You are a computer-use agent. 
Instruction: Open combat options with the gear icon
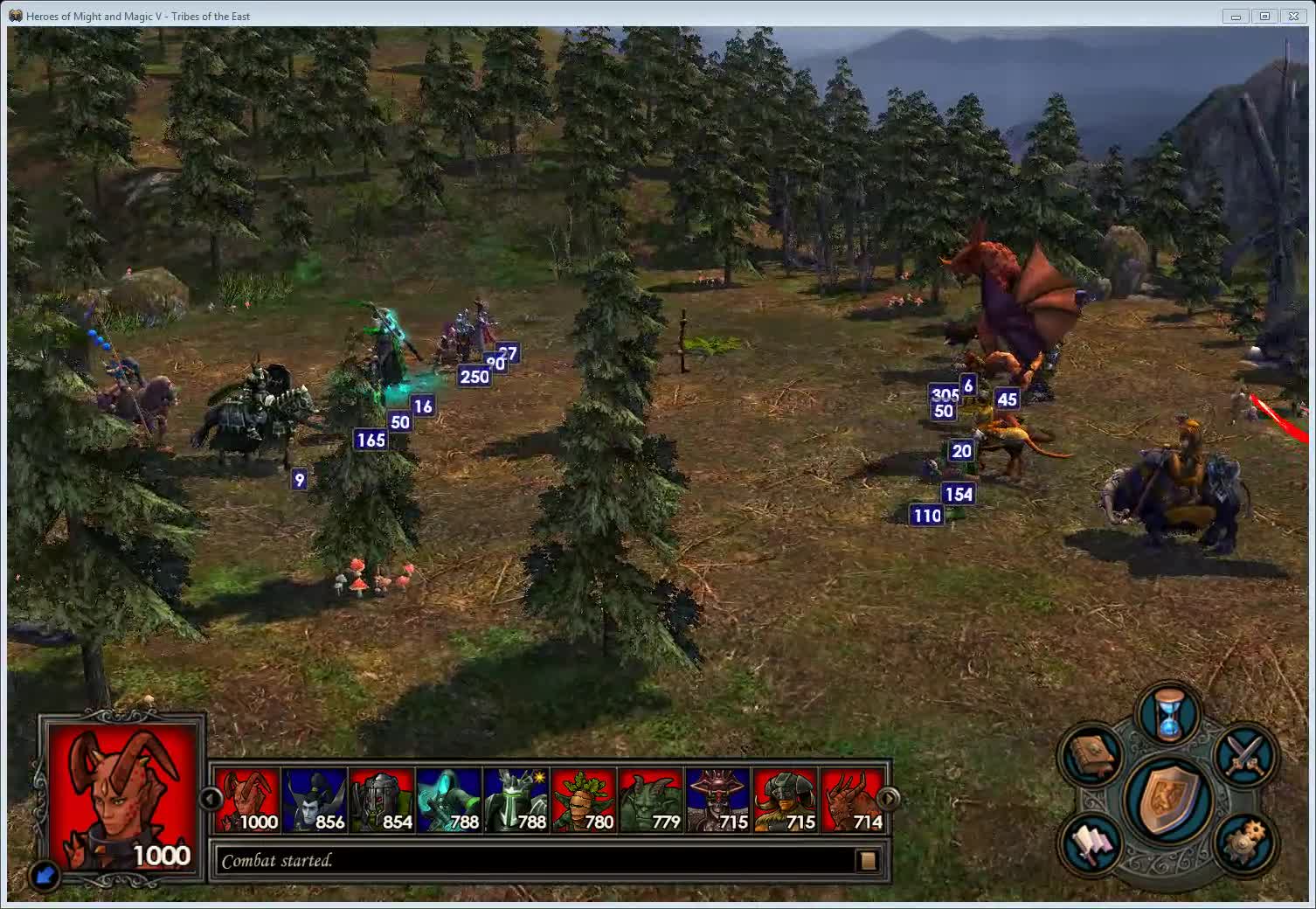point(1245,841)
